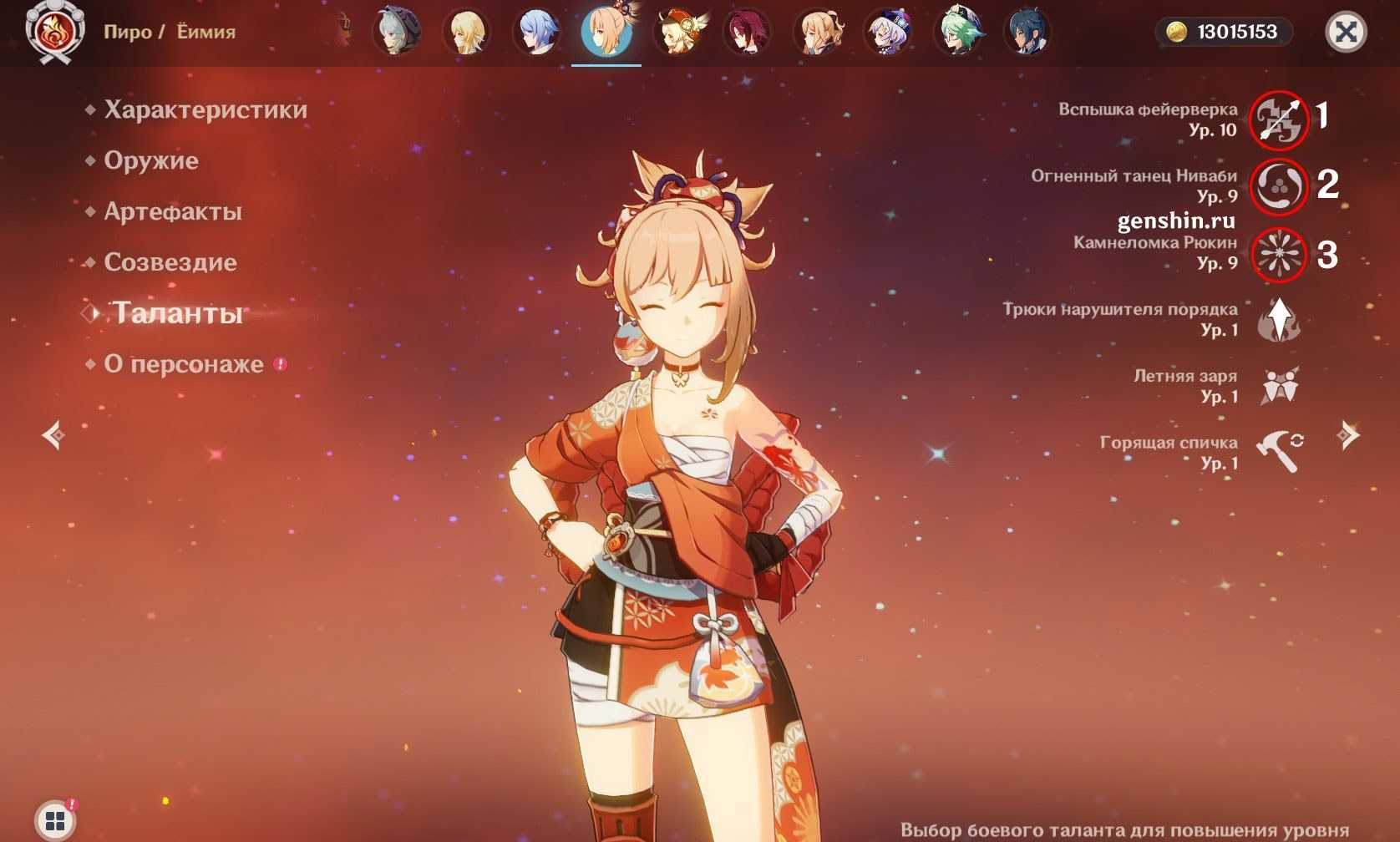Viewport: 1400px width, 842px height.
Task: Select the Таланты menu entry
Action: pyautogui.click(x=177, y=313)
